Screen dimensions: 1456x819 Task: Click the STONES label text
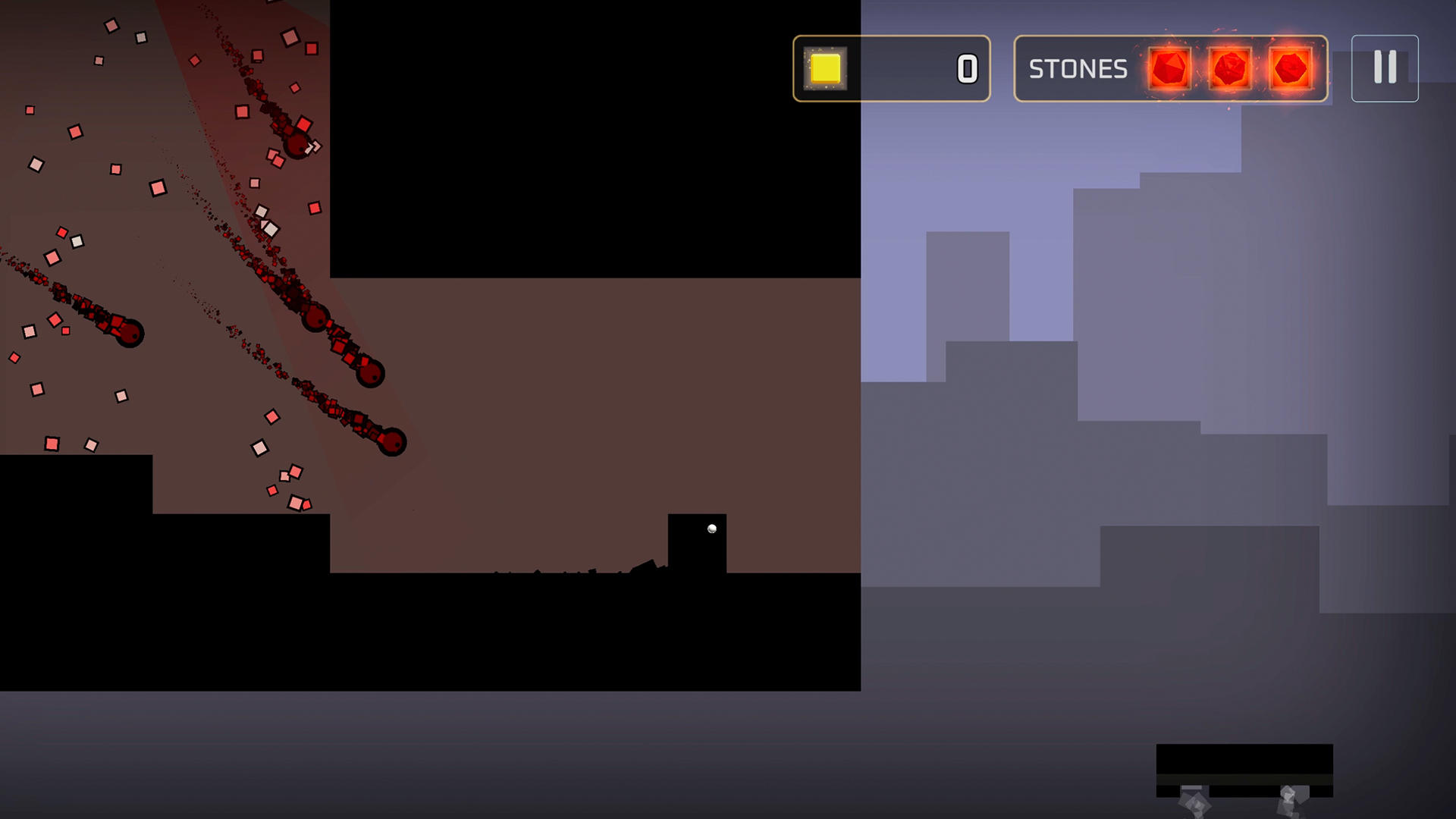1077,70
